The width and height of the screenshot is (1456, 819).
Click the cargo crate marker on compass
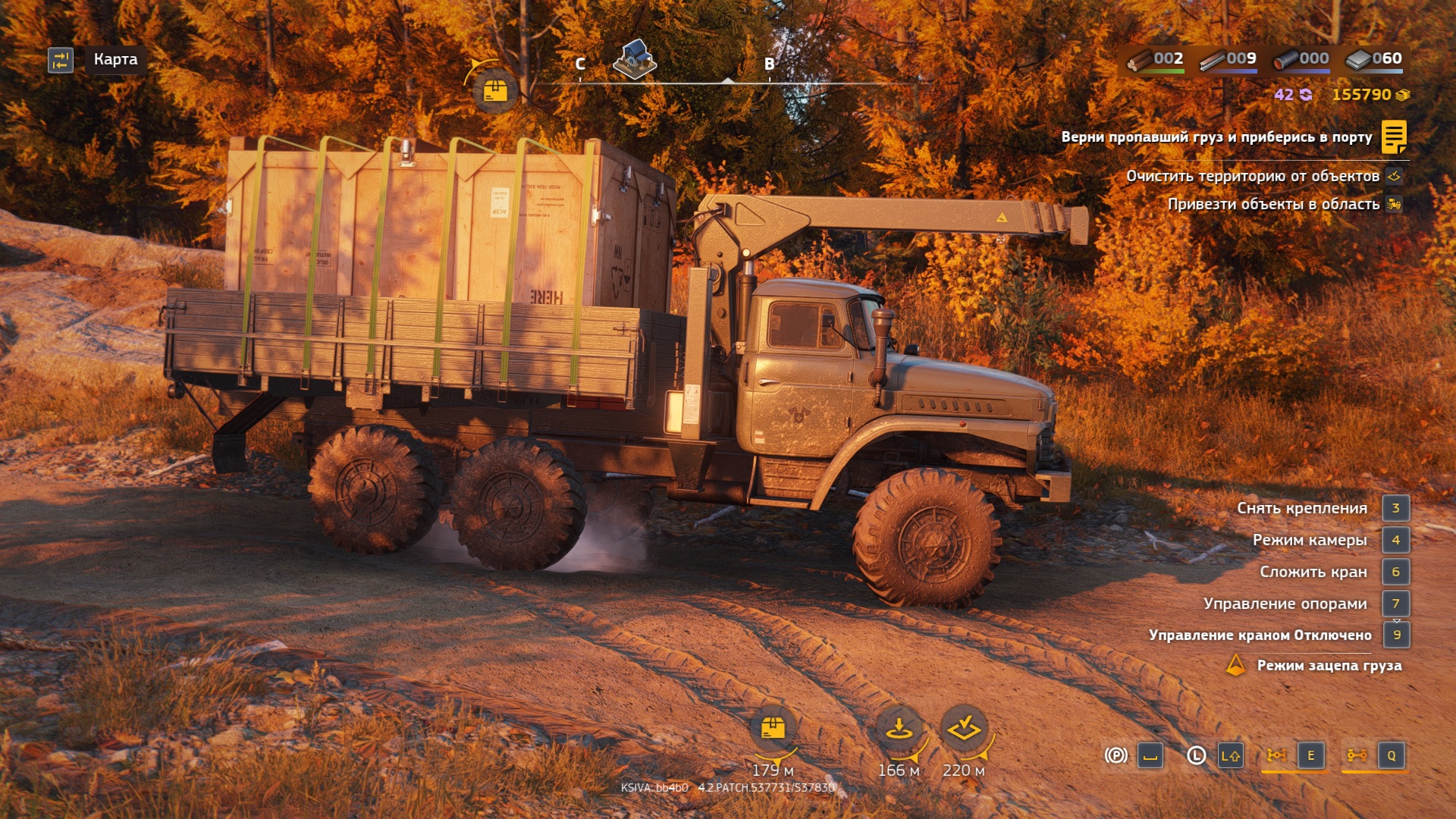coord(494,91)
